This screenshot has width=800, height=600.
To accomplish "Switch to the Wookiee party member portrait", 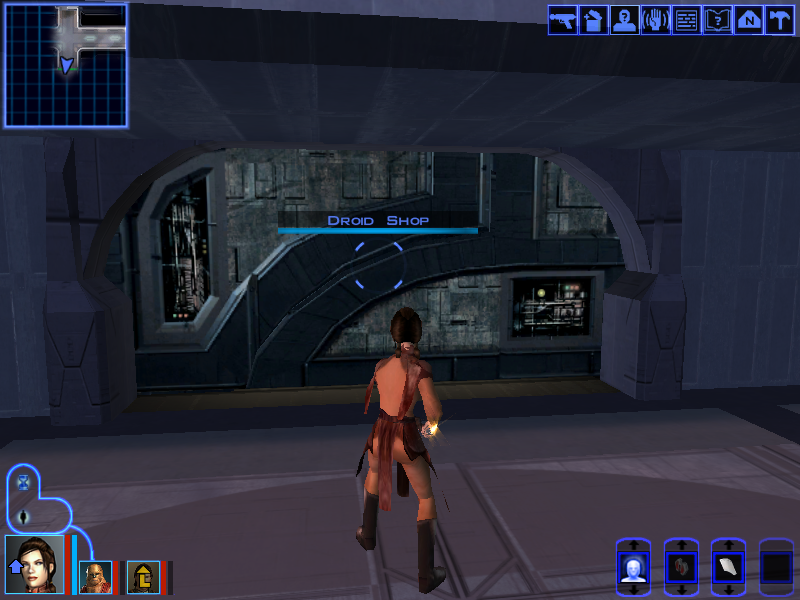I will point(93,576).
